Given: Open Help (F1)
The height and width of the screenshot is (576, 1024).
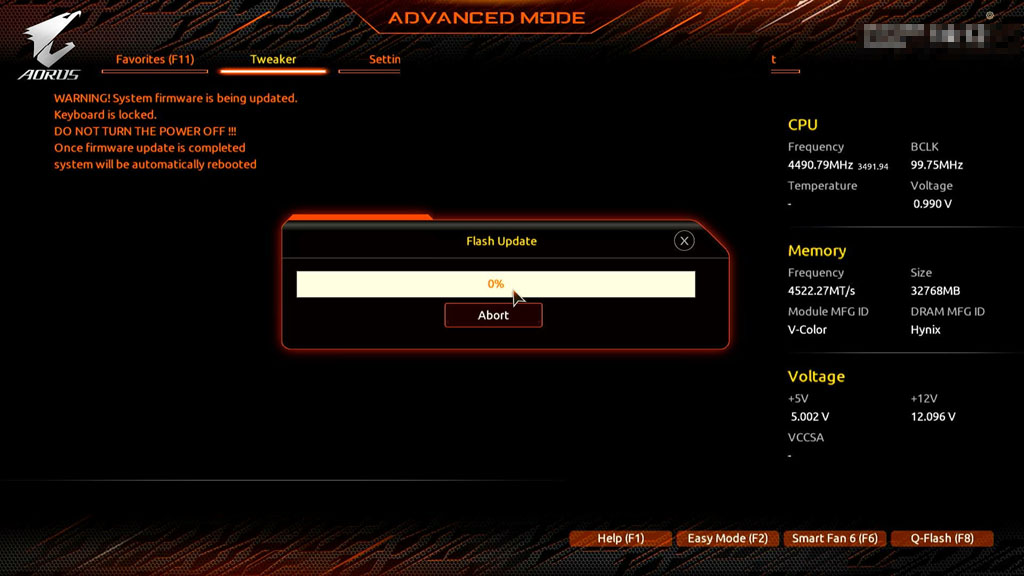Looking at the screenshot, I should coord(620,538).
